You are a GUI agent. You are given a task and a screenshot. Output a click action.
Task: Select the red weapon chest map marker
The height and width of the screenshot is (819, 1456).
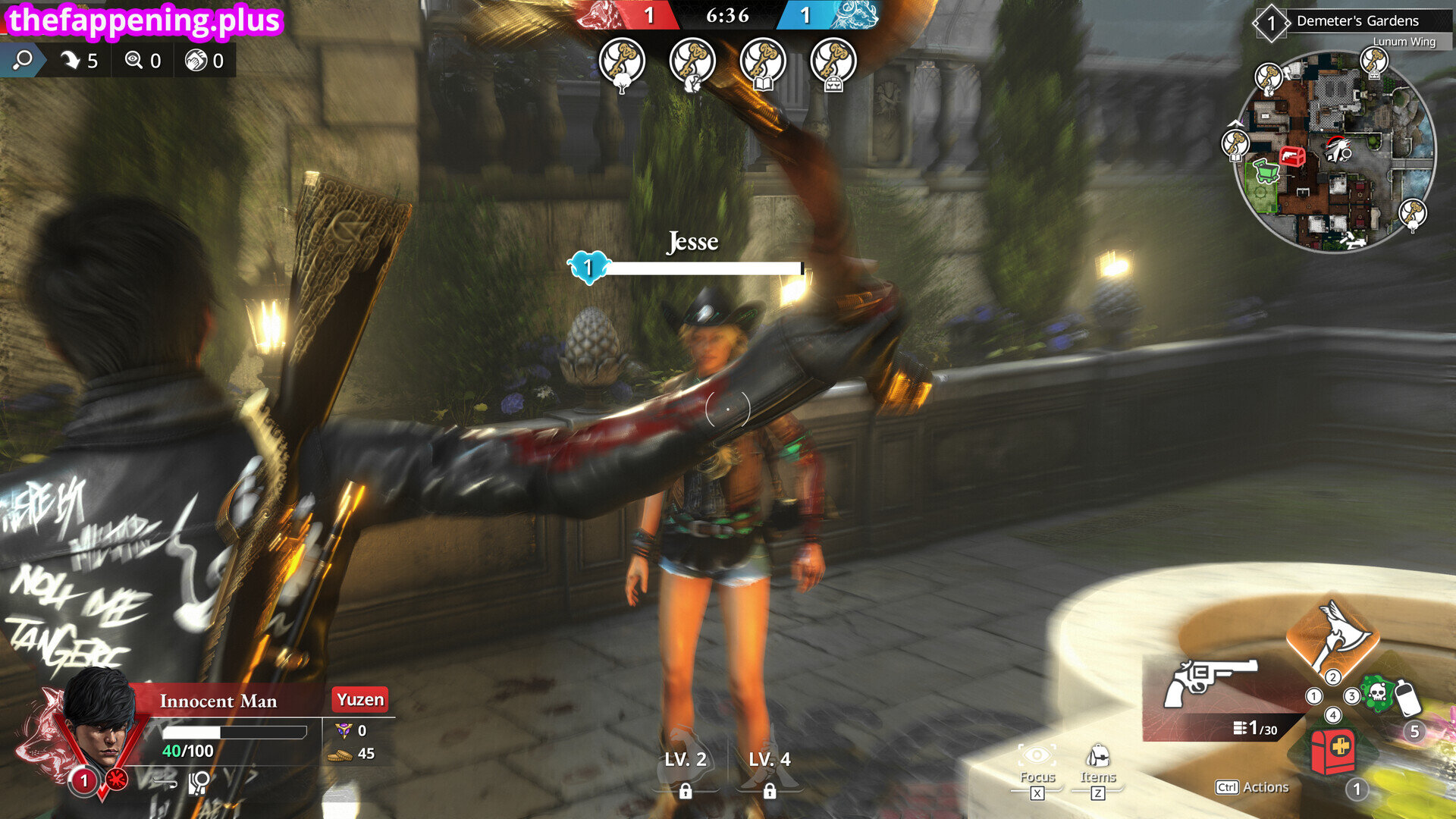pos(1292,157)
